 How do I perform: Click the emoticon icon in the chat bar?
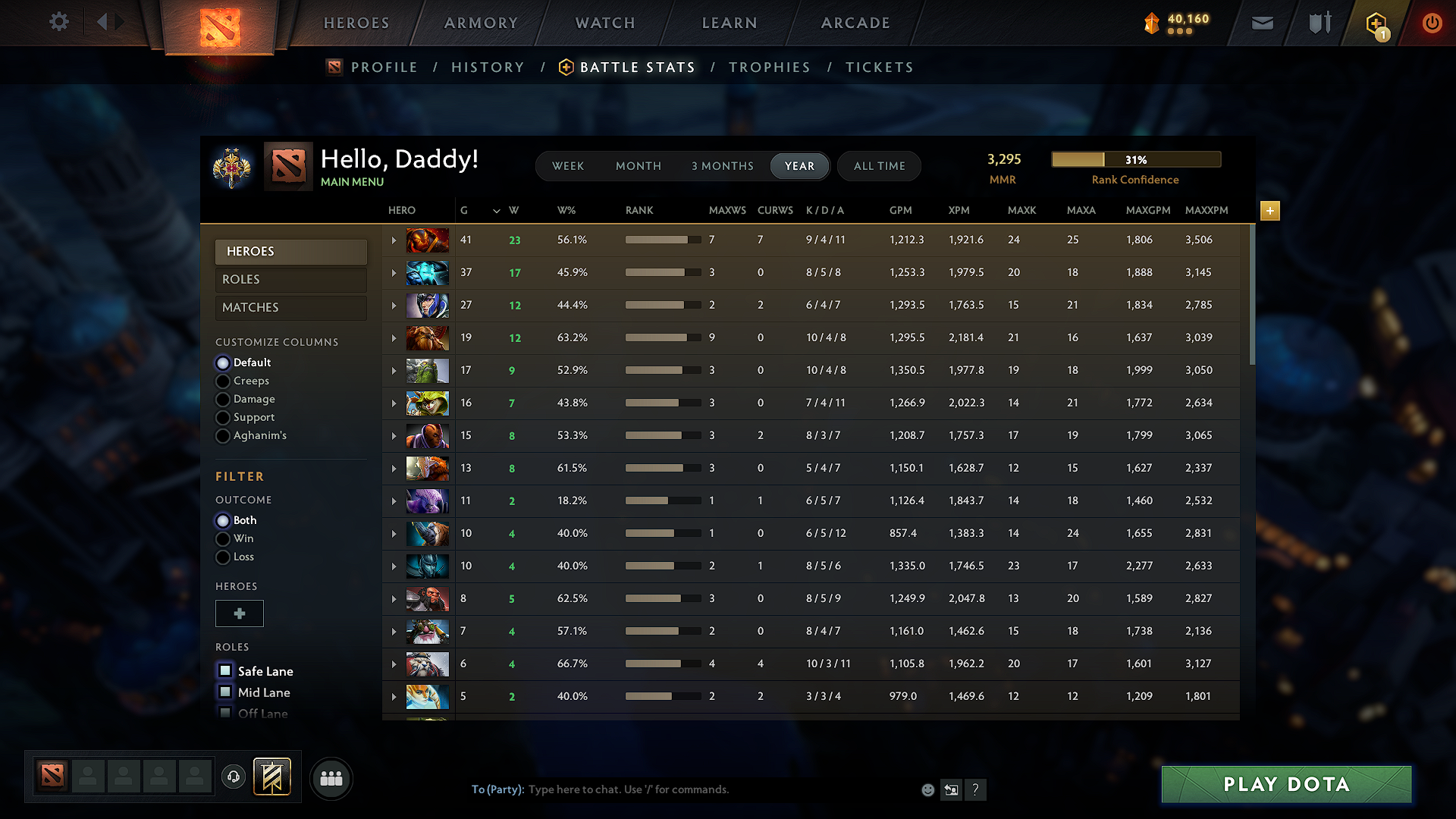tap(927, 789)
